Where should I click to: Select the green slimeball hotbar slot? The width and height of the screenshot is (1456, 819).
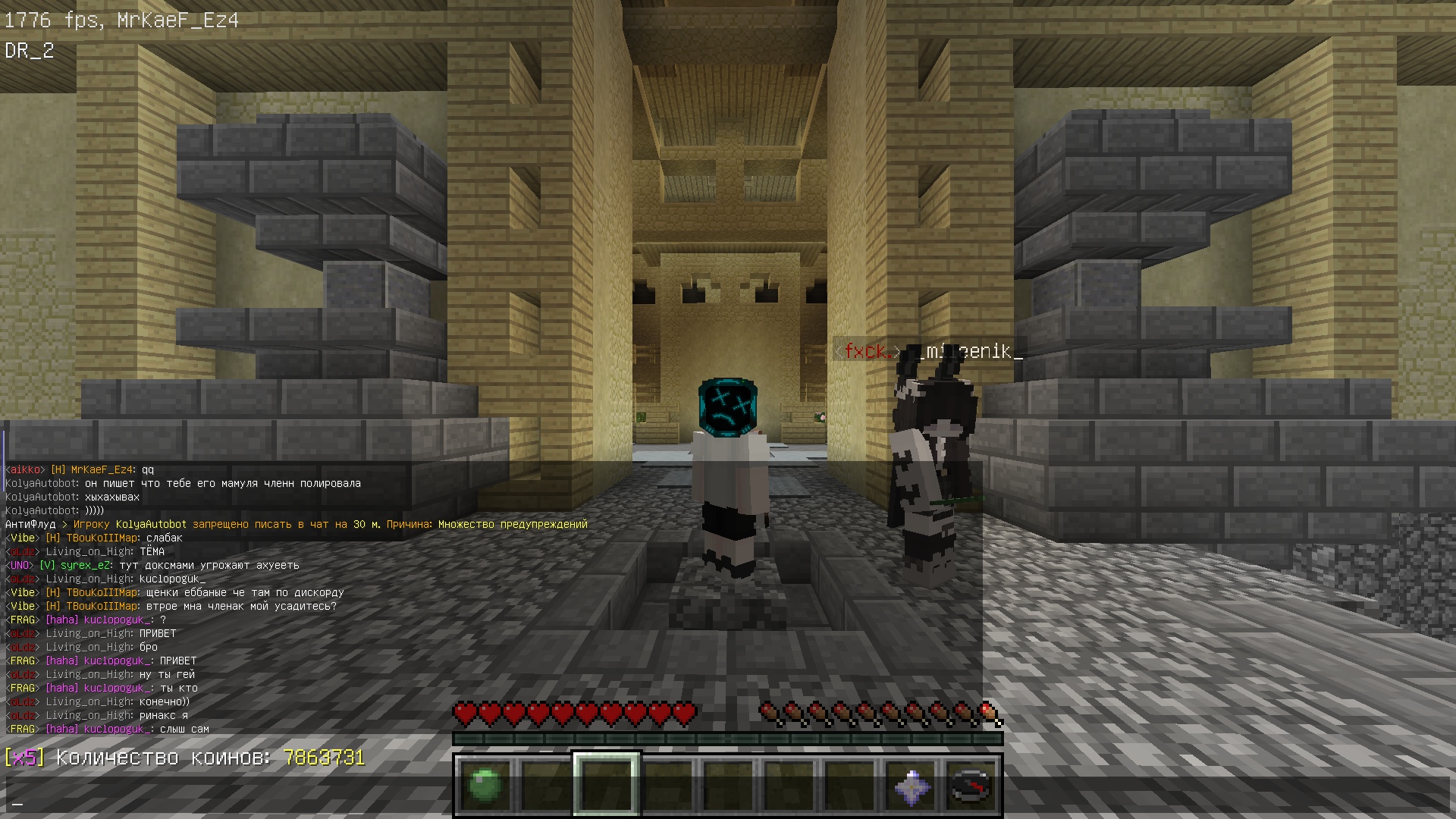(485, 786)
